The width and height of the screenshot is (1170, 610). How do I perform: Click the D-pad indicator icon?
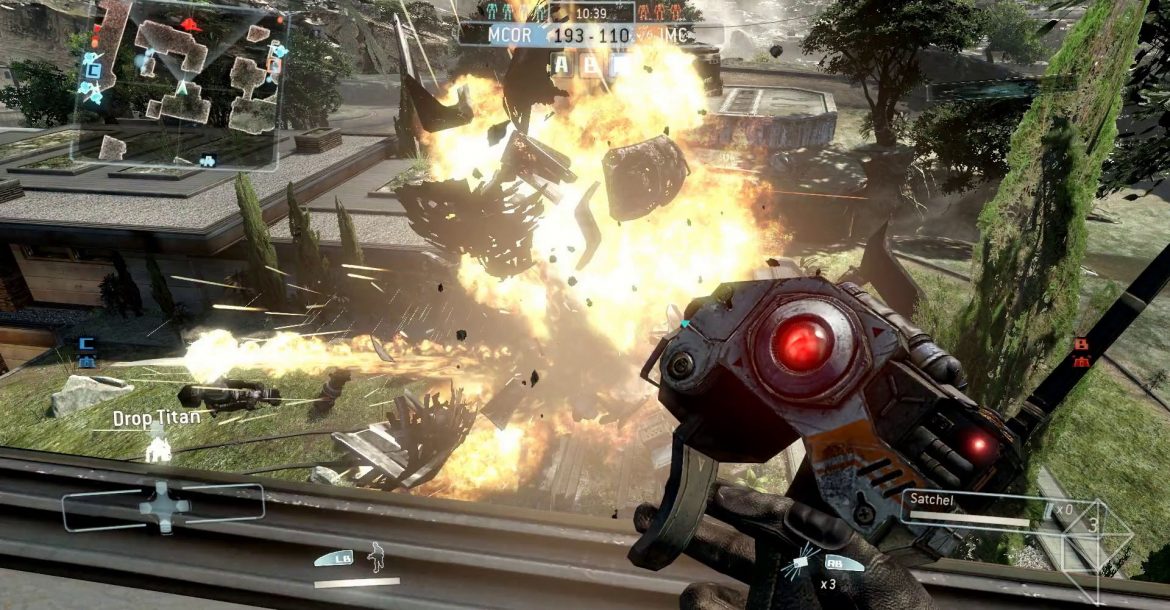(x=162, y=505)
